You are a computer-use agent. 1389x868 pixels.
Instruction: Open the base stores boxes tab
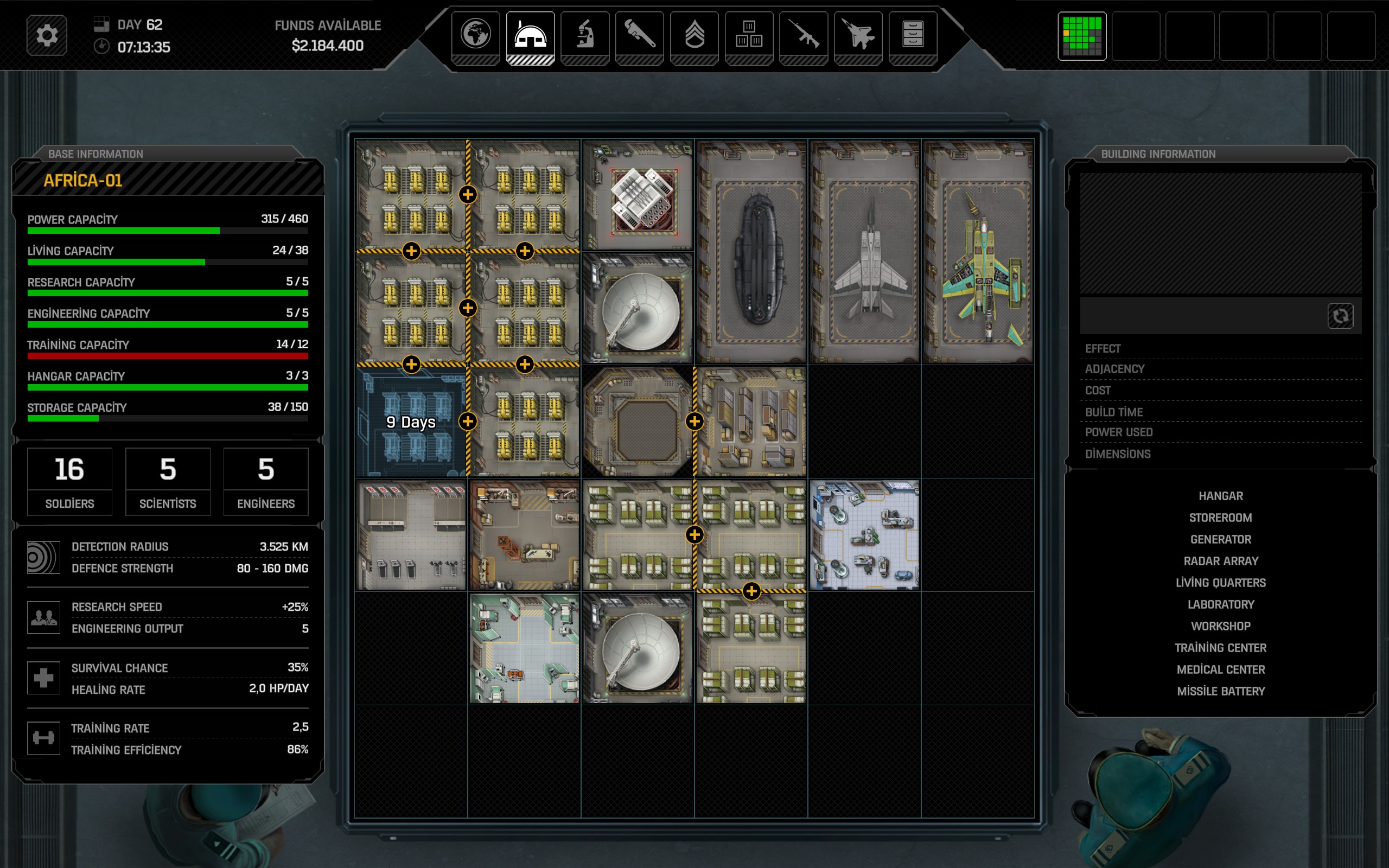(749, 35)
